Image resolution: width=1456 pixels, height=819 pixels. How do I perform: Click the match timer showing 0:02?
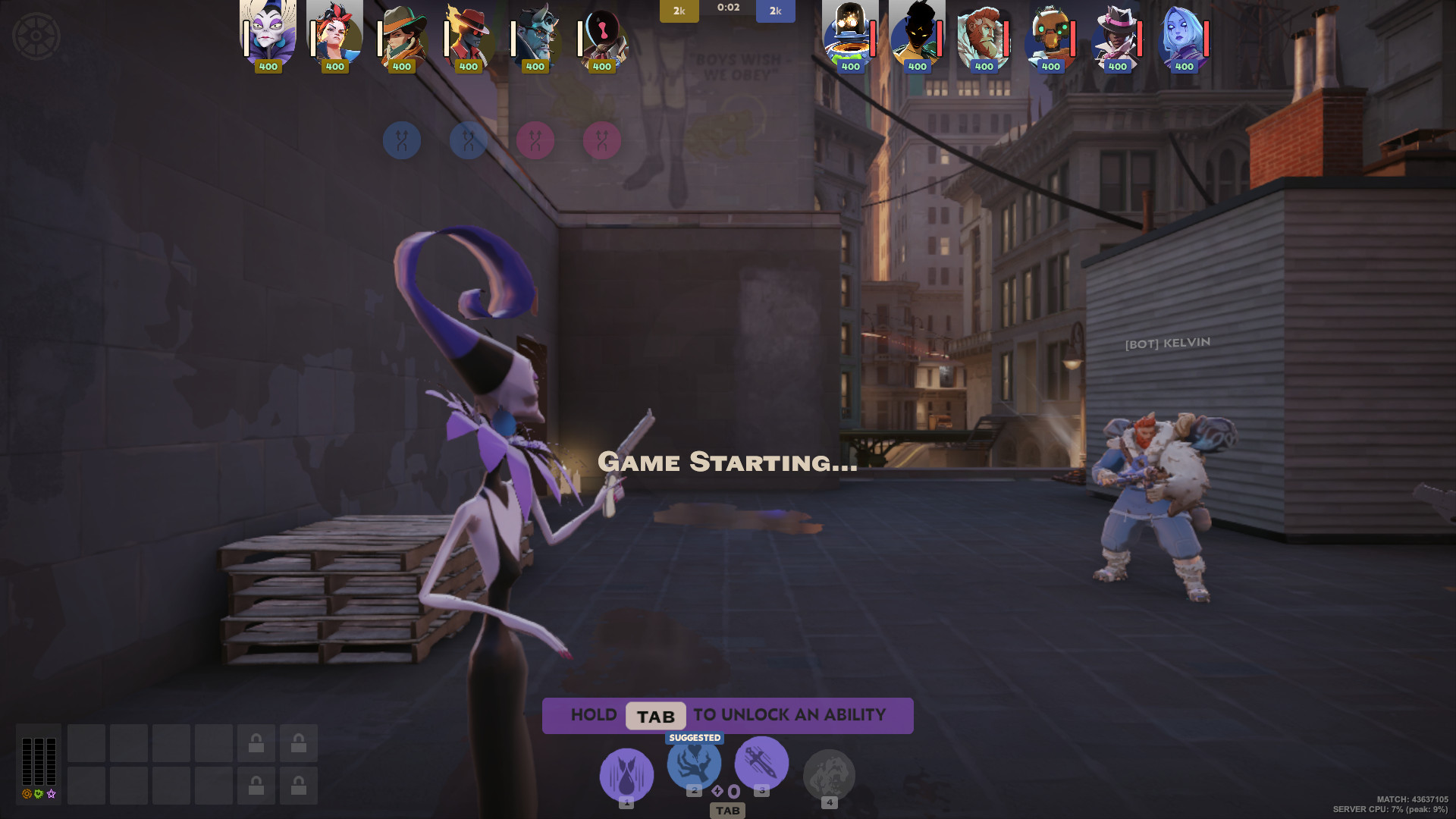tap(728, 8)
